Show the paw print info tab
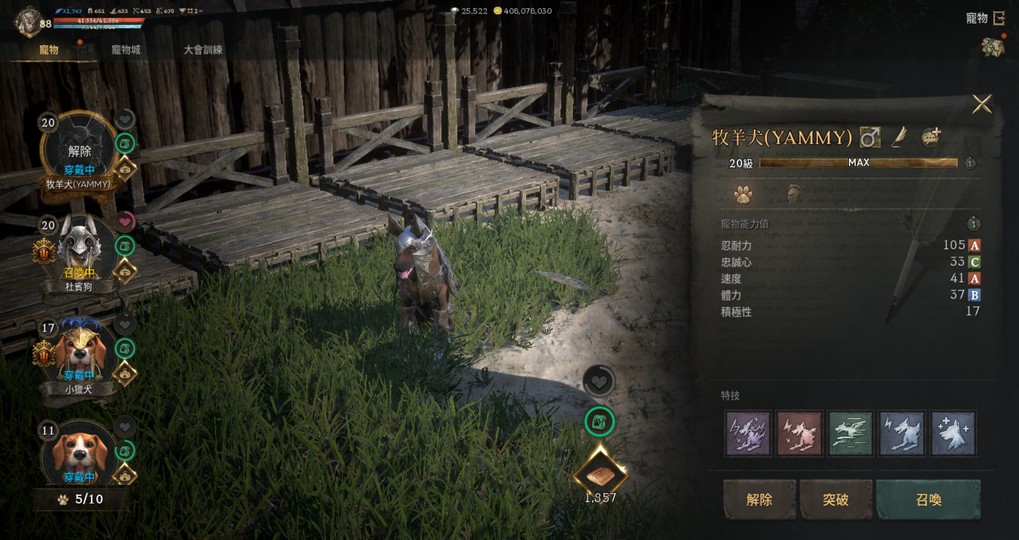This screenshot has width=1019, height=540. (x=743, y=194)
